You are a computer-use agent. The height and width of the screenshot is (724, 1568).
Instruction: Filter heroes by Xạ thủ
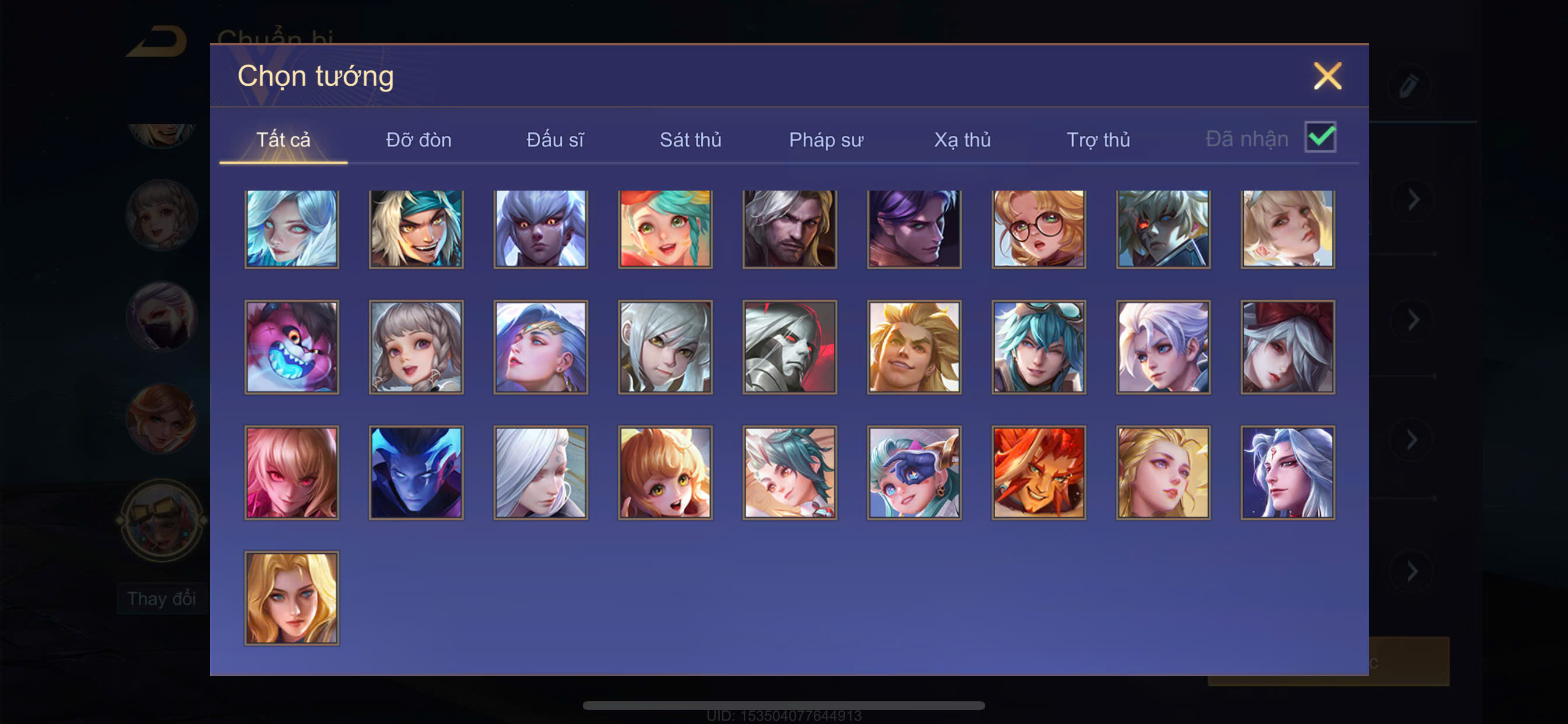[962, 140]
